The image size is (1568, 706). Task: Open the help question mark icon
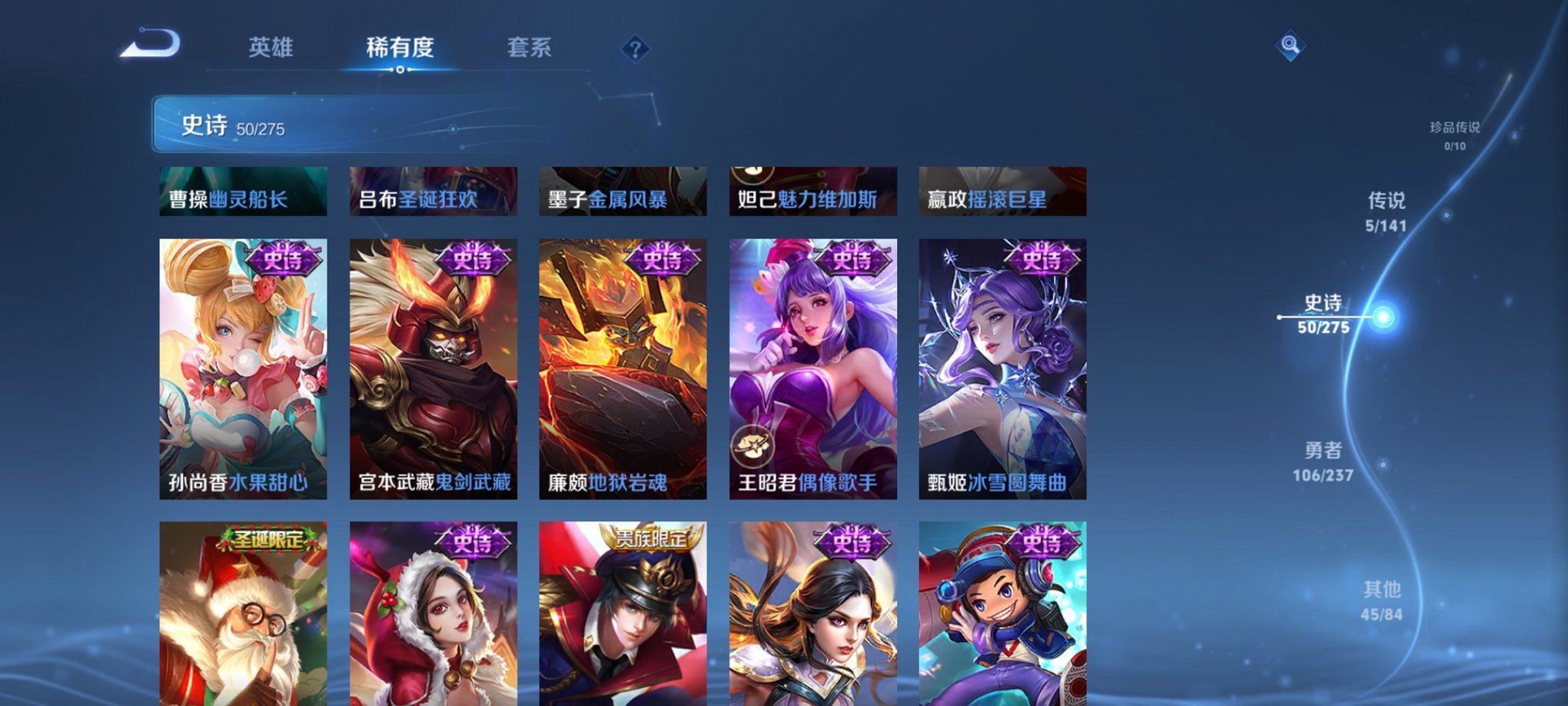tap(635, 50)
